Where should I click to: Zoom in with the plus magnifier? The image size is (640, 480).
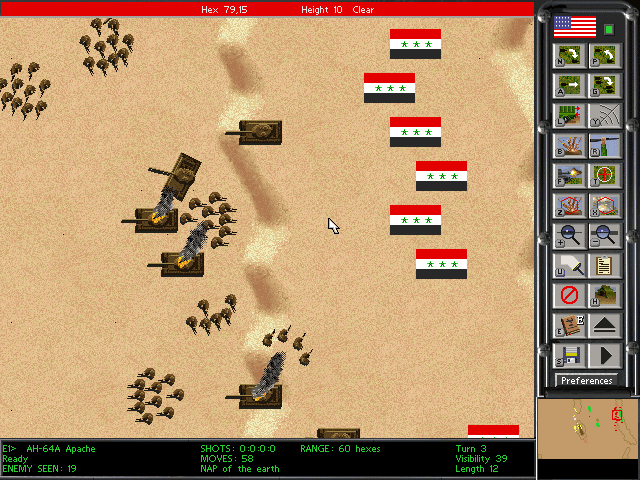(x=568, y=236)
